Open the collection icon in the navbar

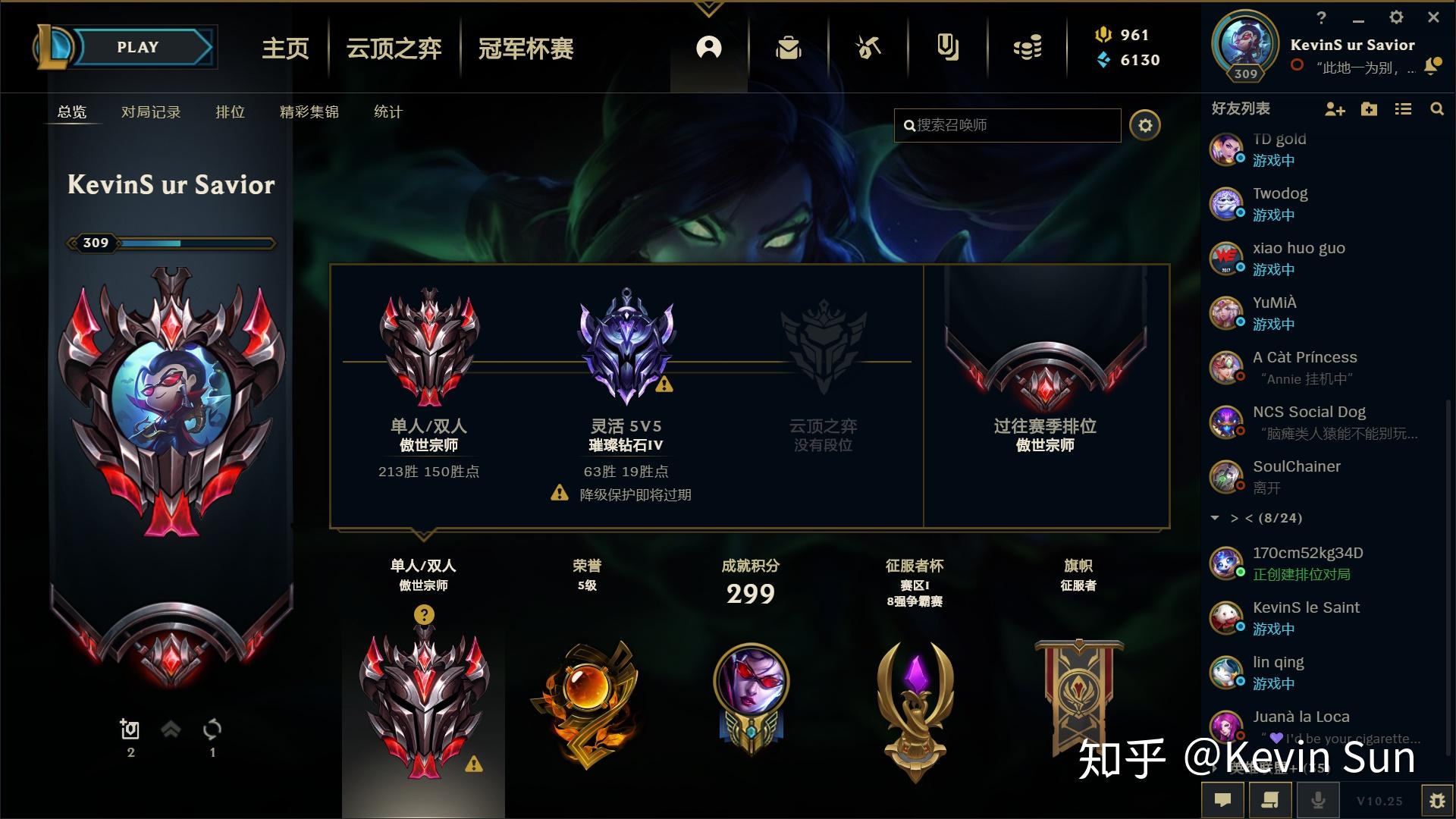click(x=948, y=47)
